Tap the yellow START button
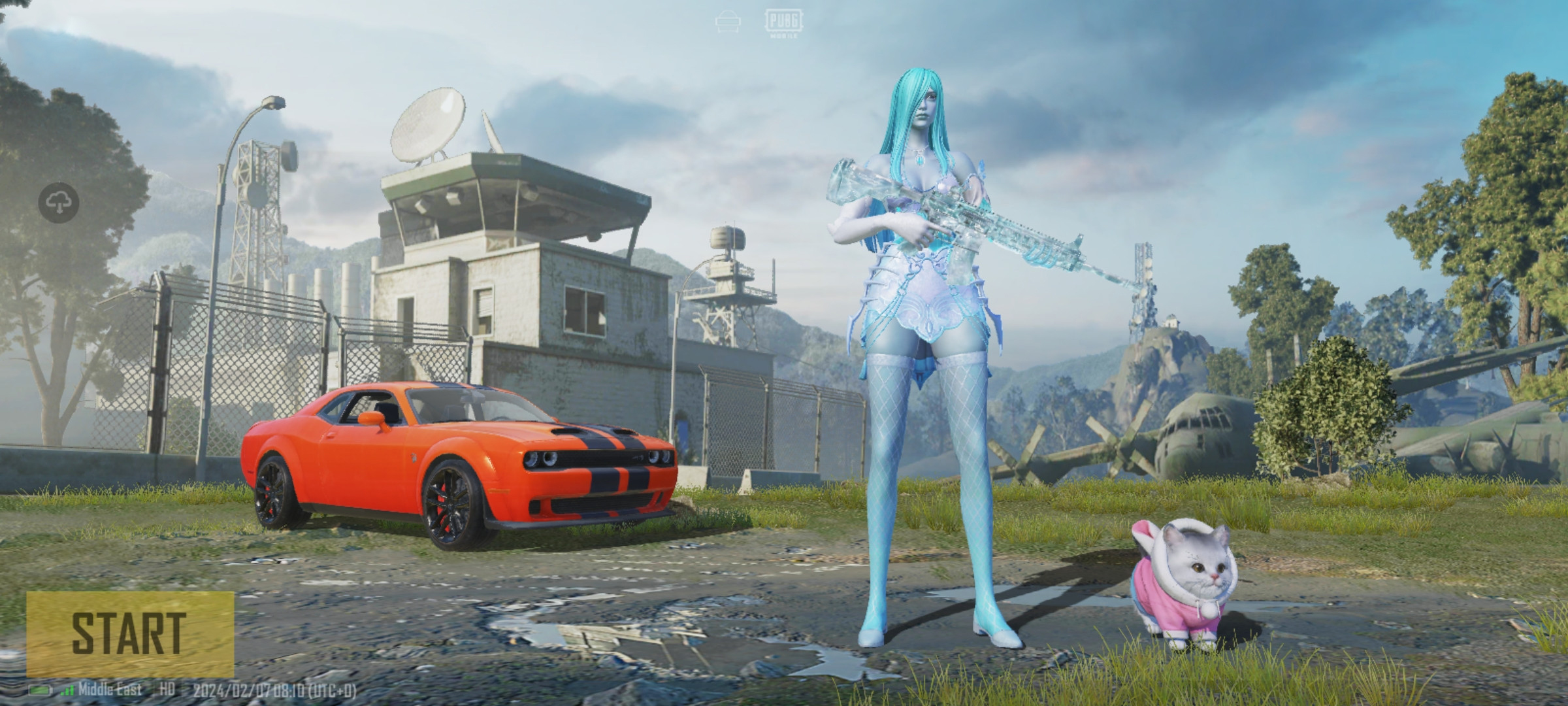 129,634
